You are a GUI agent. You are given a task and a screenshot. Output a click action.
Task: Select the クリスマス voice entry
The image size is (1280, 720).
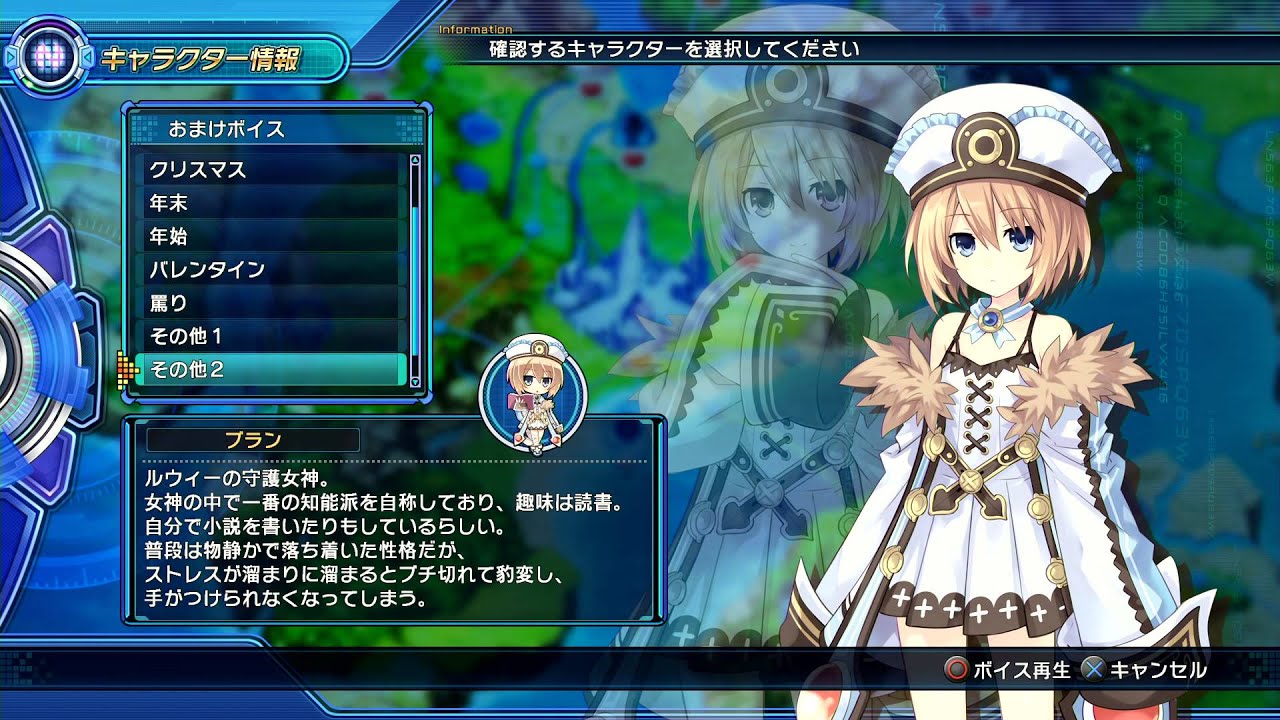point(270,170)
